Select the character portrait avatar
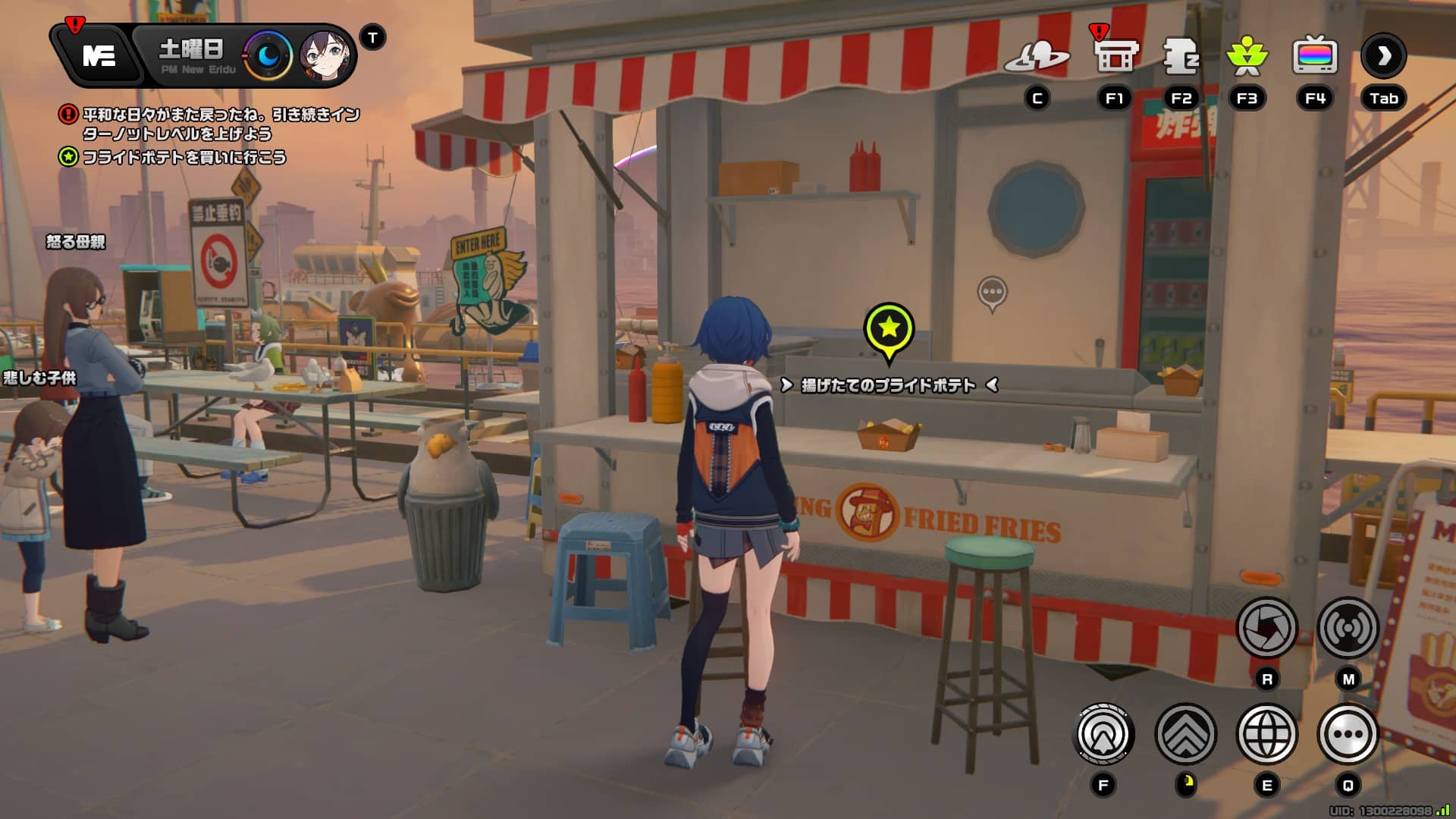 click(325, 56)
